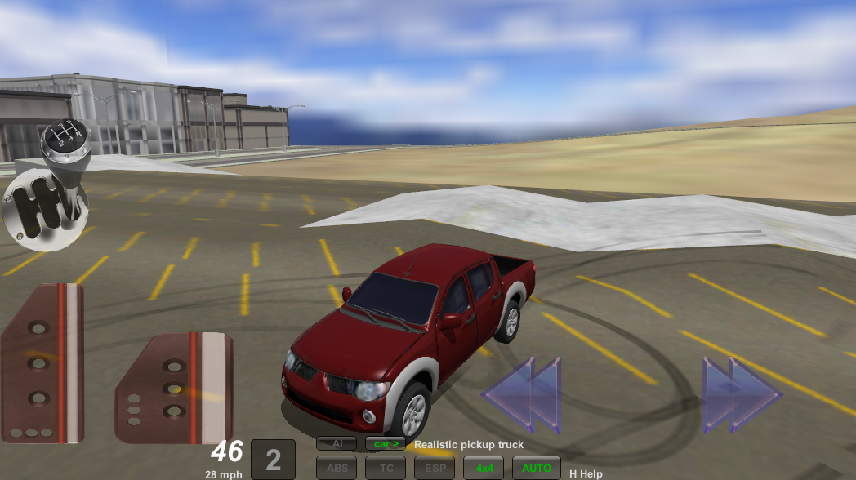Switch the AUTO transmission button
The height and width of the screenshot is (480, 856).
[536, 466]
